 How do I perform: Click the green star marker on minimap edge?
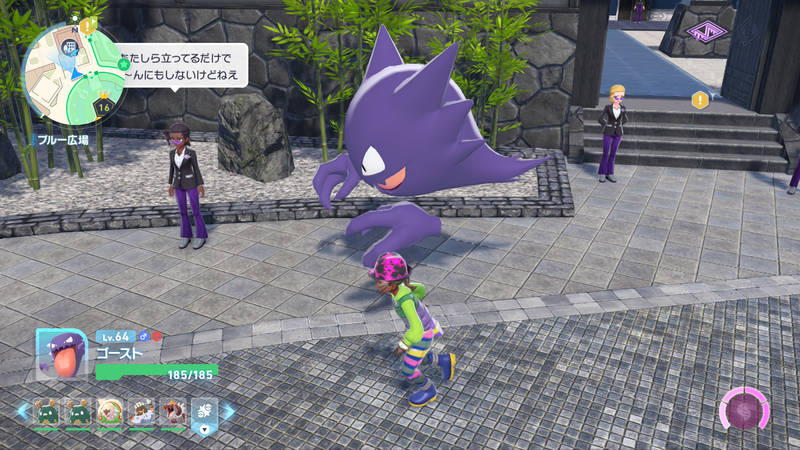[123, 64]
